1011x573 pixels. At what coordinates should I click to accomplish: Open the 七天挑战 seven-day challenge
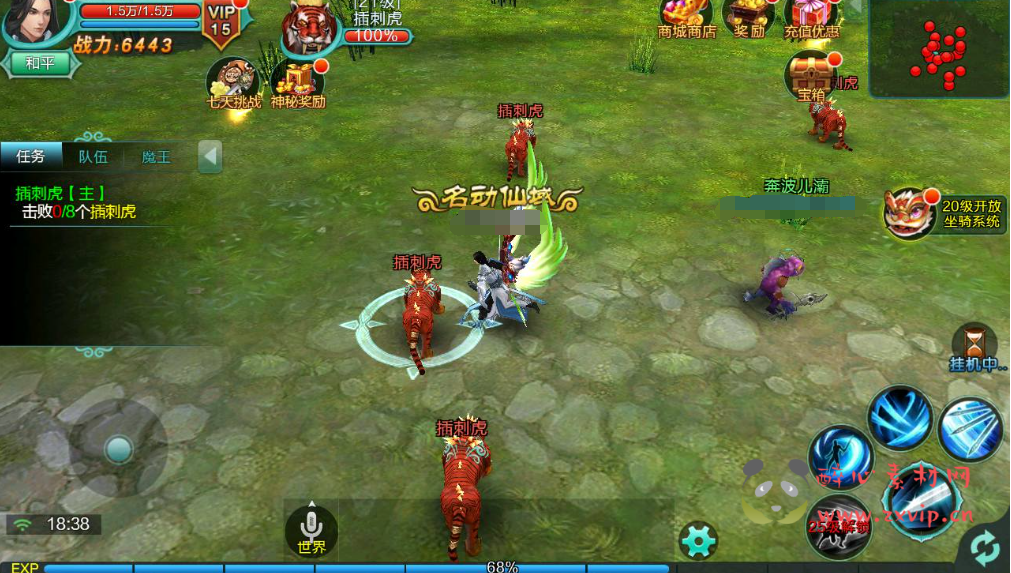[232, 82]
